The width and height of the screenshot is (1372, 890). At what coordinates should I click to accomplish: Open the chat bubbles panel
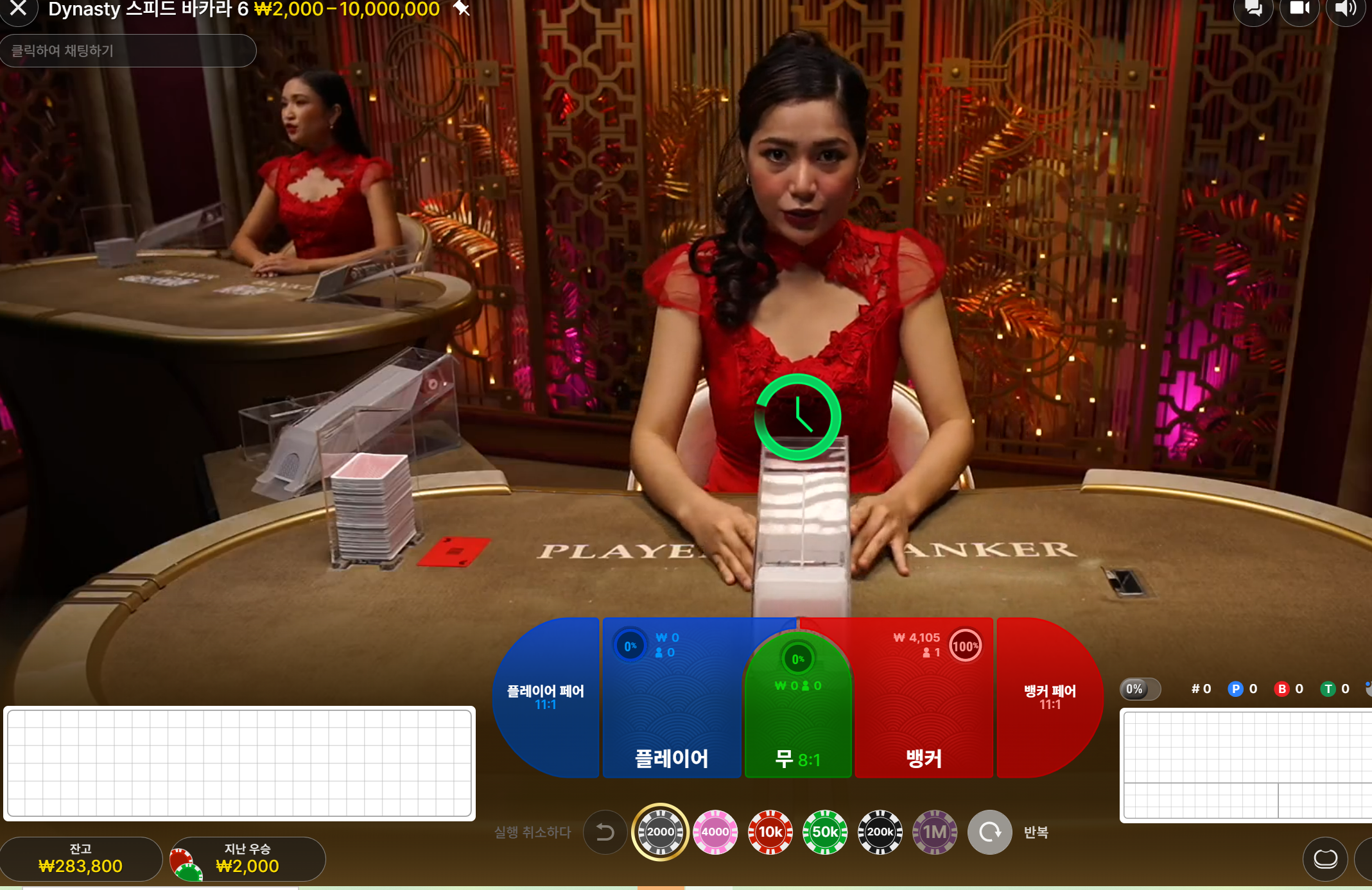1253,9
